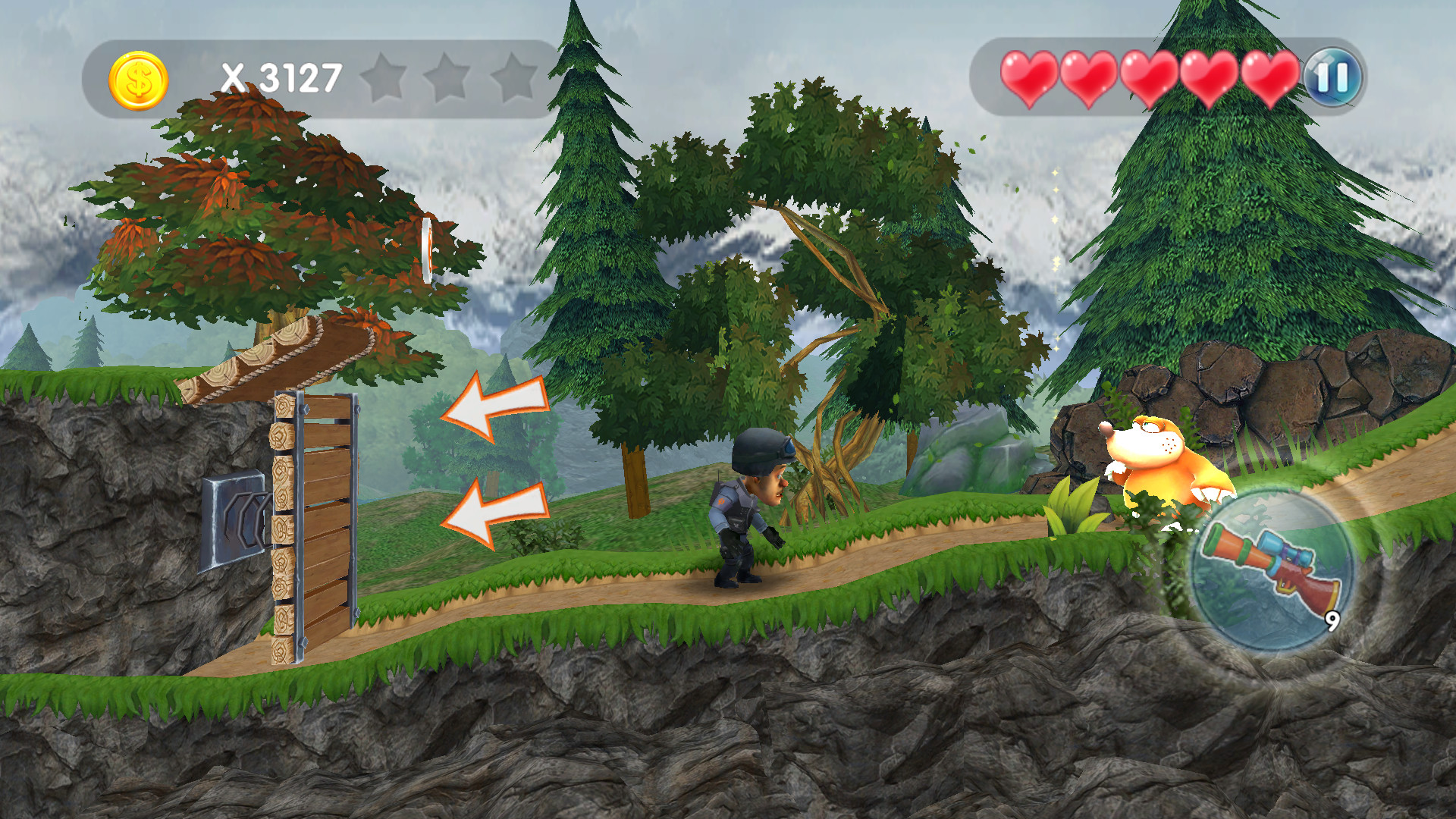This screenshot has width=1456, height=819.
Task: Click the coin total X 3127
Action: [x=281, y=76]
